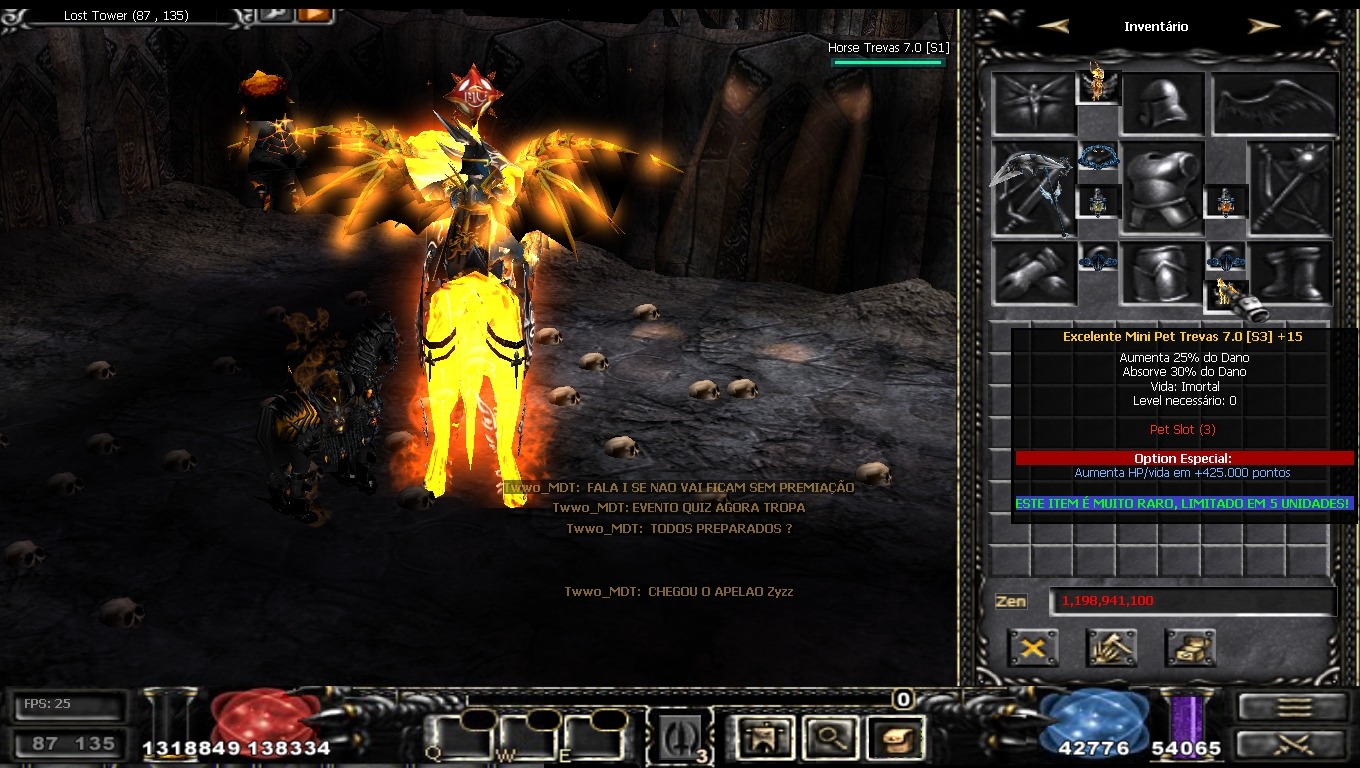The width and height of the screenshot is (1360, 768).
Task: Open the inventory bag icon on the HUD
Action: pyautogui.click(x=896, y=738)
